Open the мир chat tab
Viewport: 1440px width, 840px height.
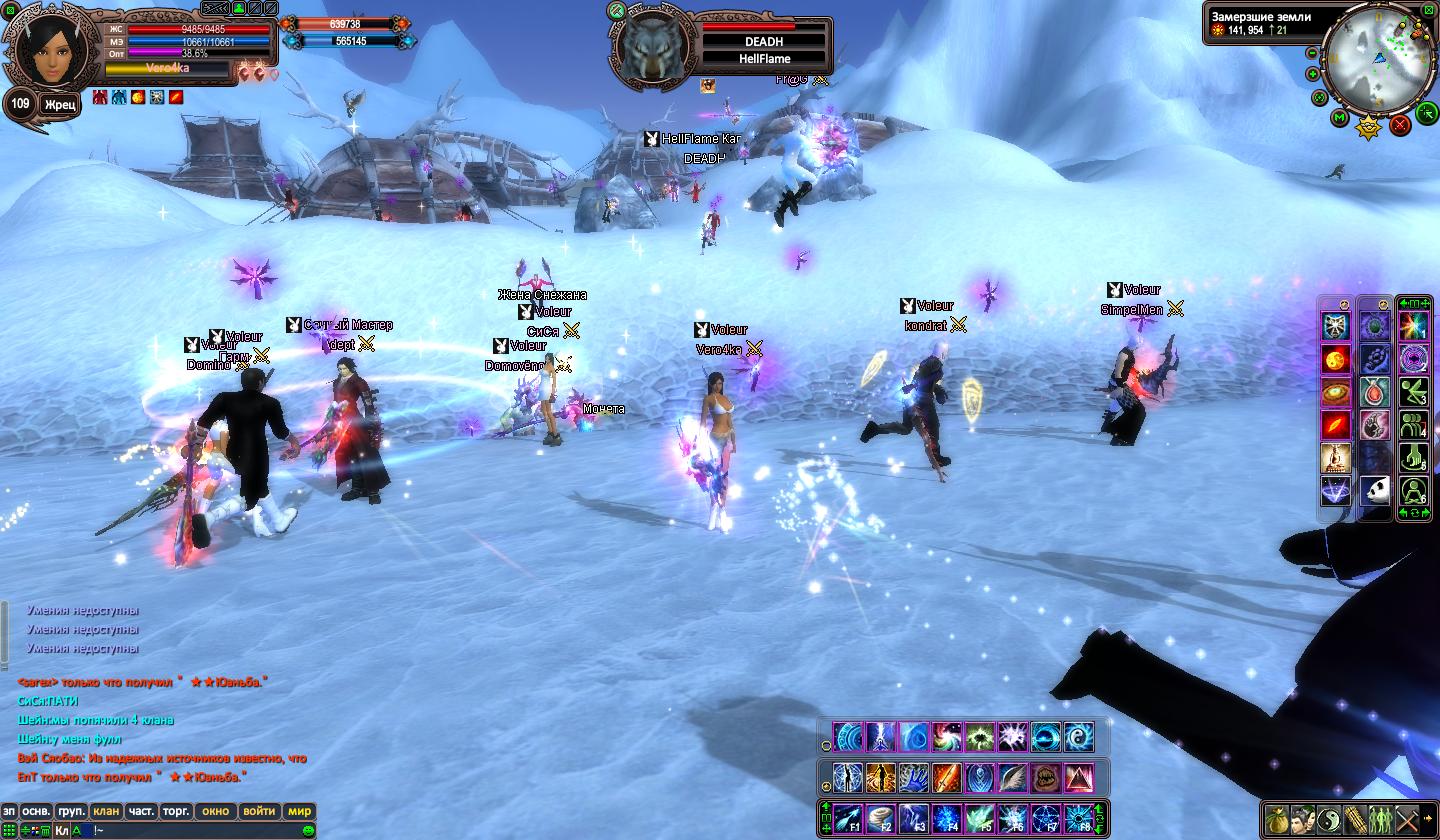tap(299, 811)
